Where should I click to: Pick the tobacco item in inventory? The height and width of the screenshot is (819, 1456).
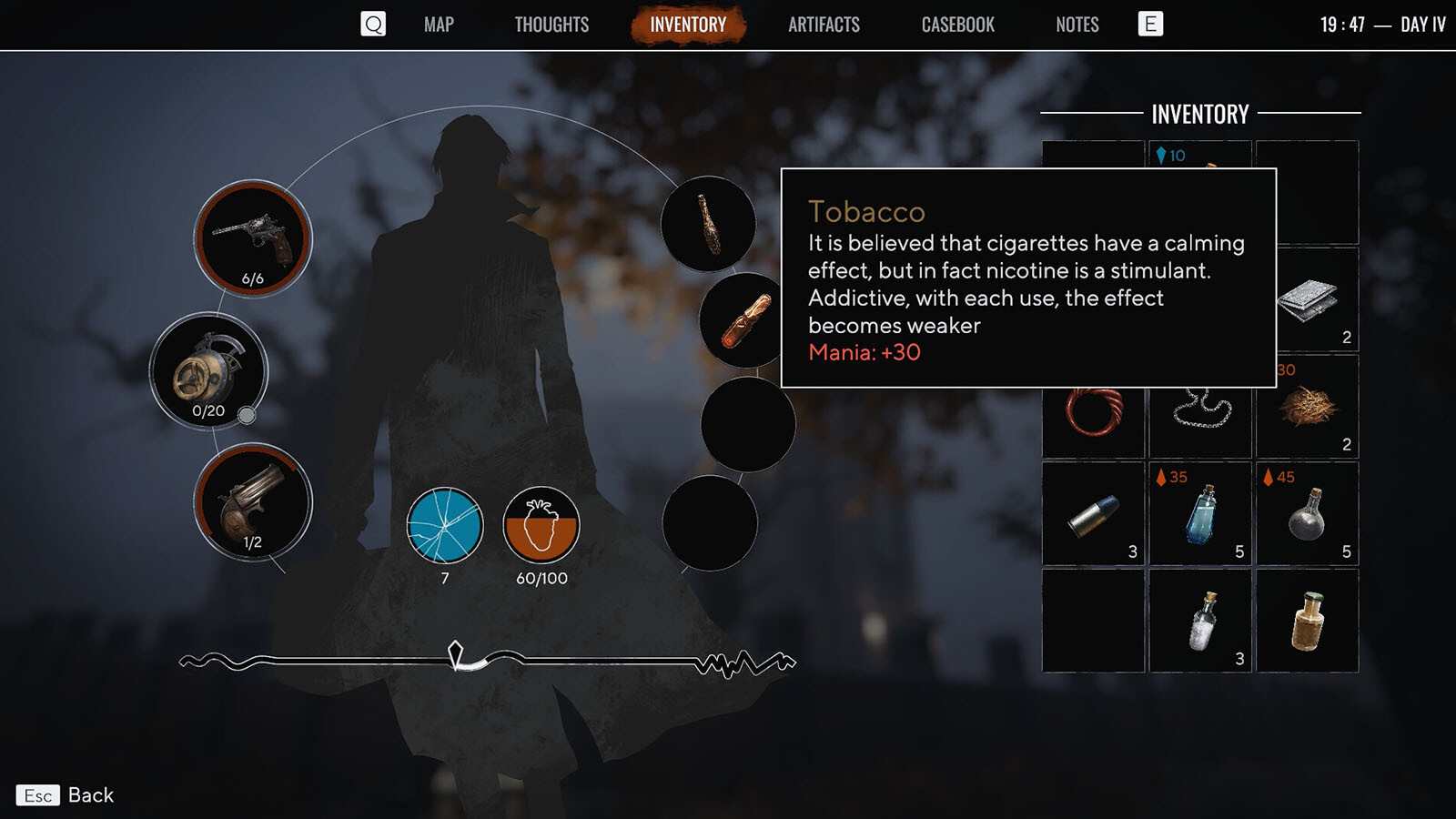(x=1307, y=407)
